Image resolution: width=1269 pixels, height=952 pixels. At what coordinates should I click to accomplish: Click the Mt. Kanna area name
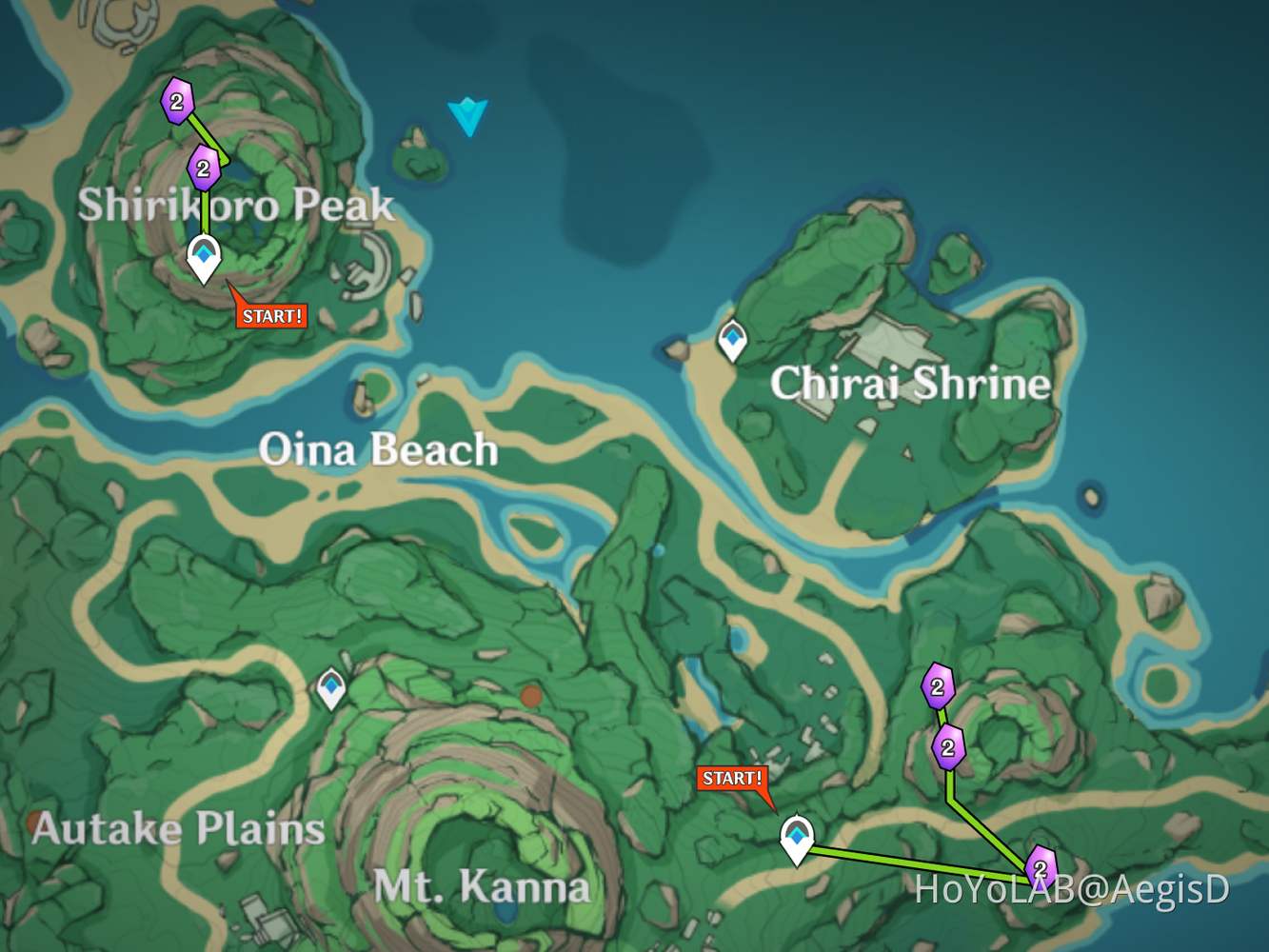(x=484, y=887)
